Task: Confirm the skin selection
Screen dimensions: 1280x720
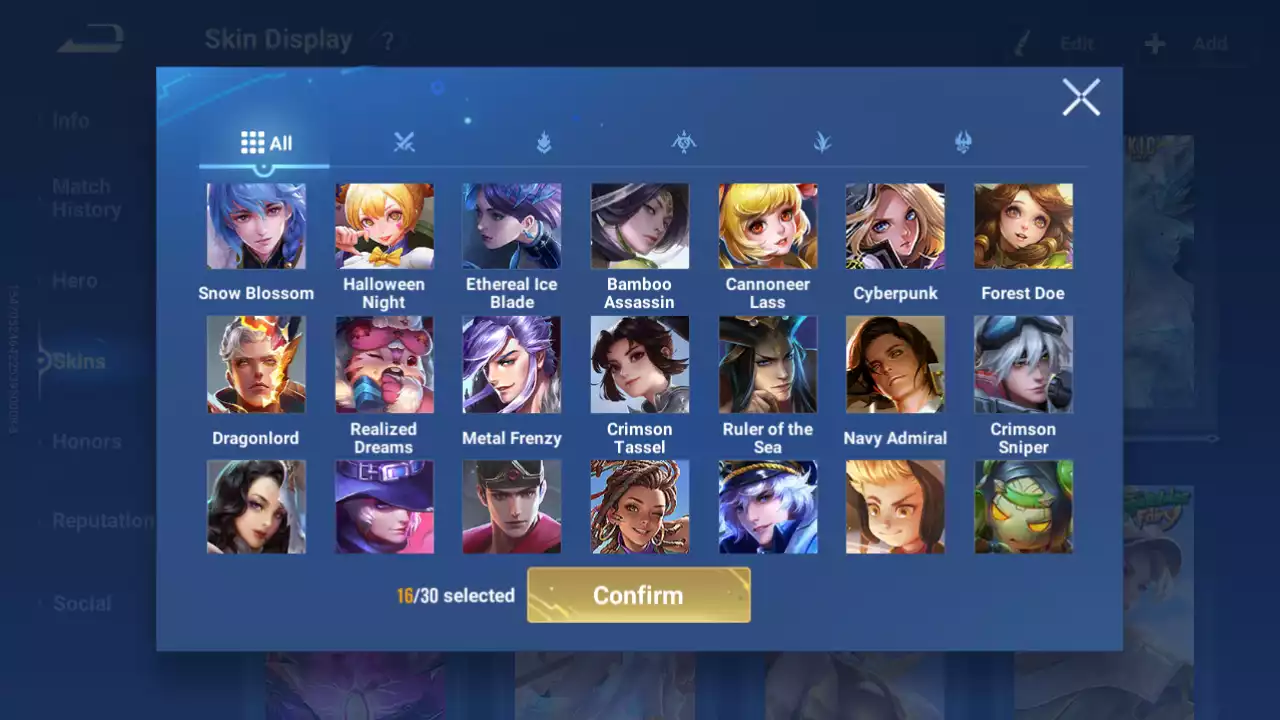Action: tap(638, 595)
